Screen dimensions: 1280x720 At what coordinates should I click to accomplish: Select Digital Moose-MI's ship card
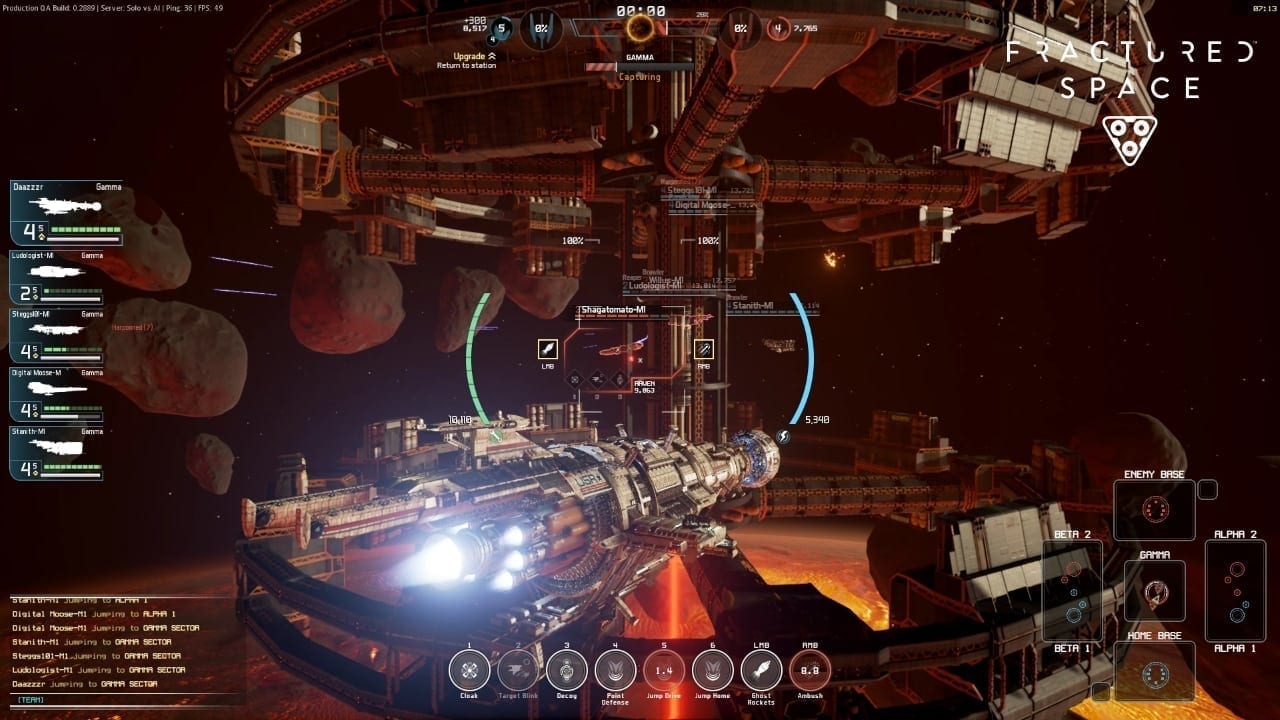[x=66, y=395]
